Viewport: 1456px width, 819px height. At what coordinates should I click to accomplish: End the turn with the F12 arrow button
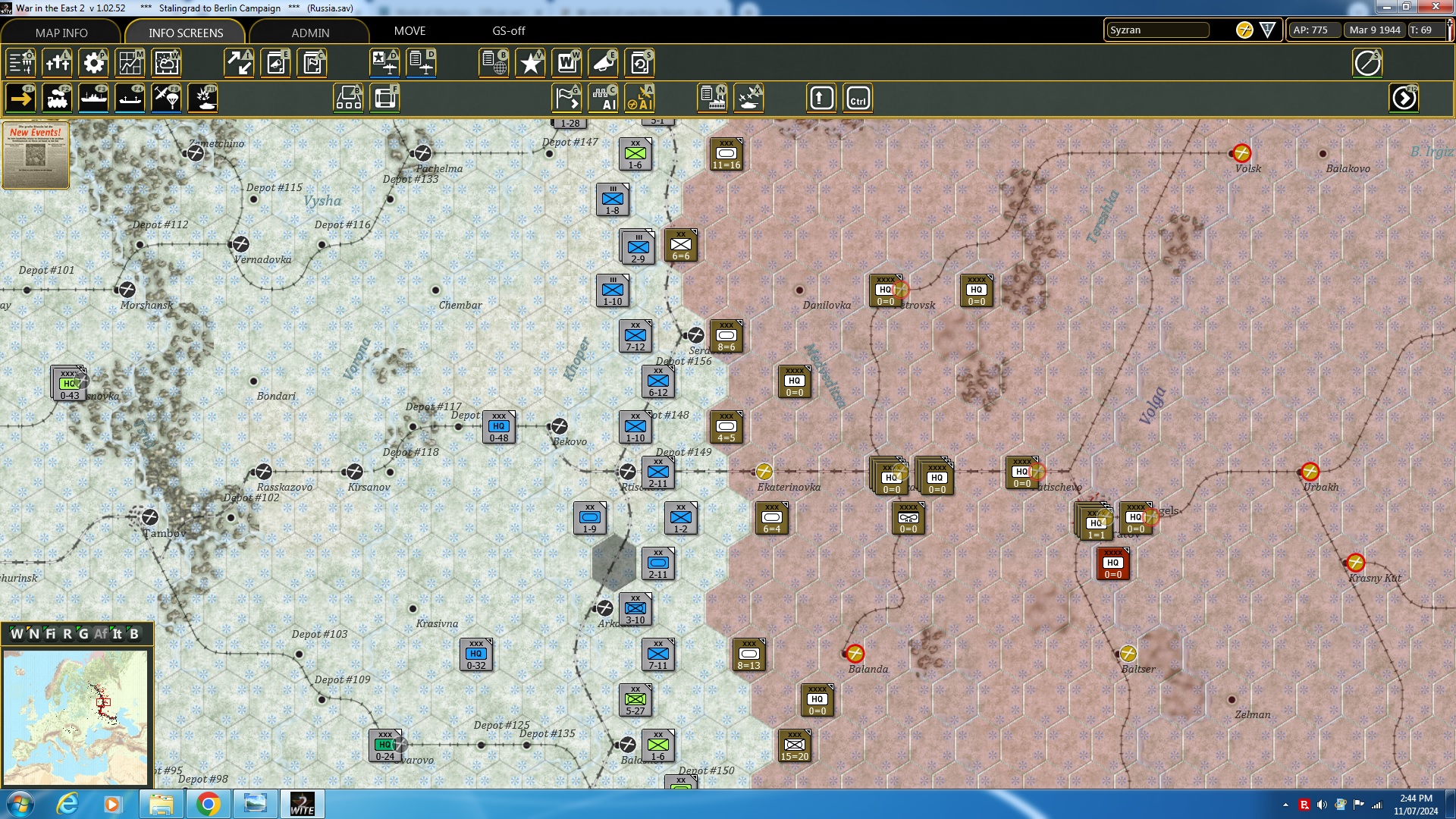1405,98
